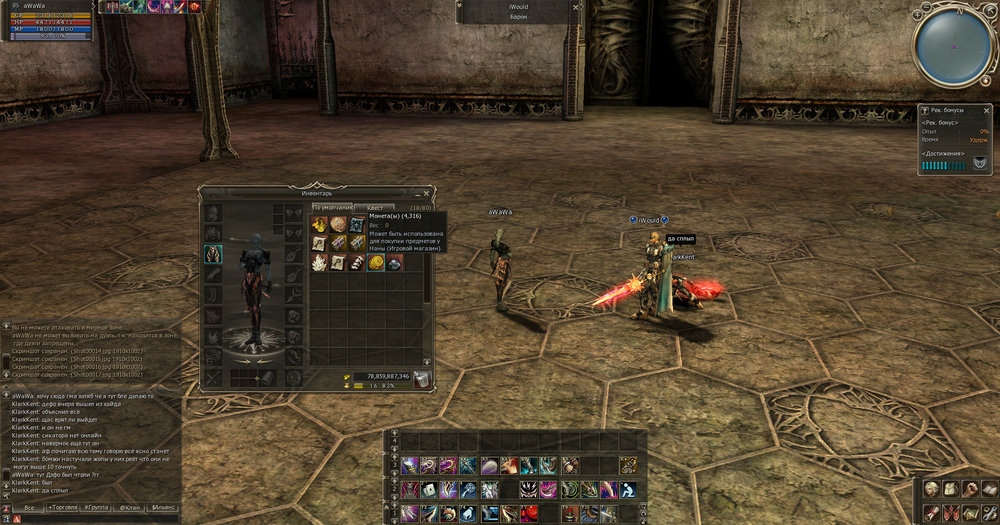Click the round minimap
Image resolution: width=1000 pixels, height=525 pixels.
click(951, 44)
